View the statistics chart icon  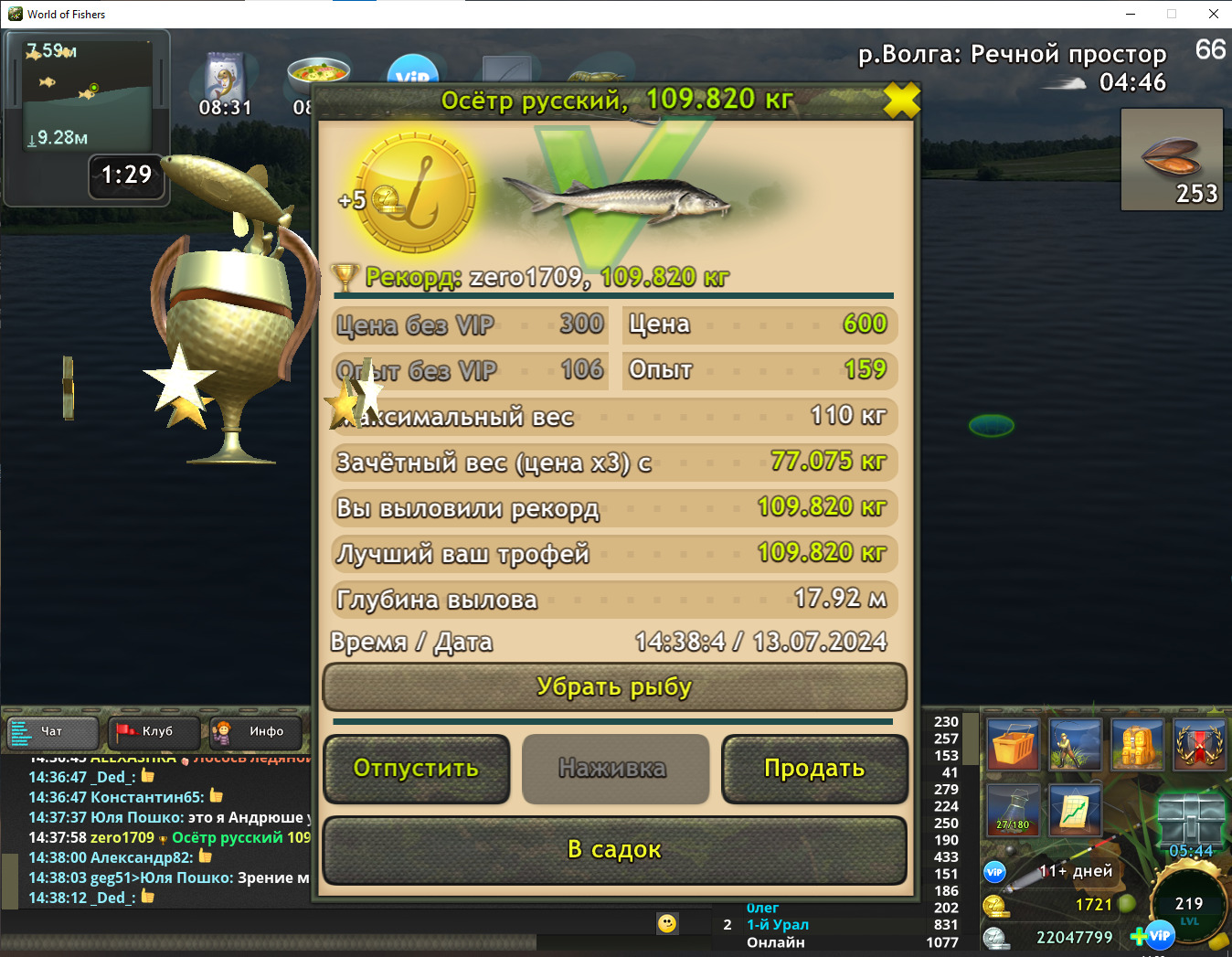point(1075,810)
